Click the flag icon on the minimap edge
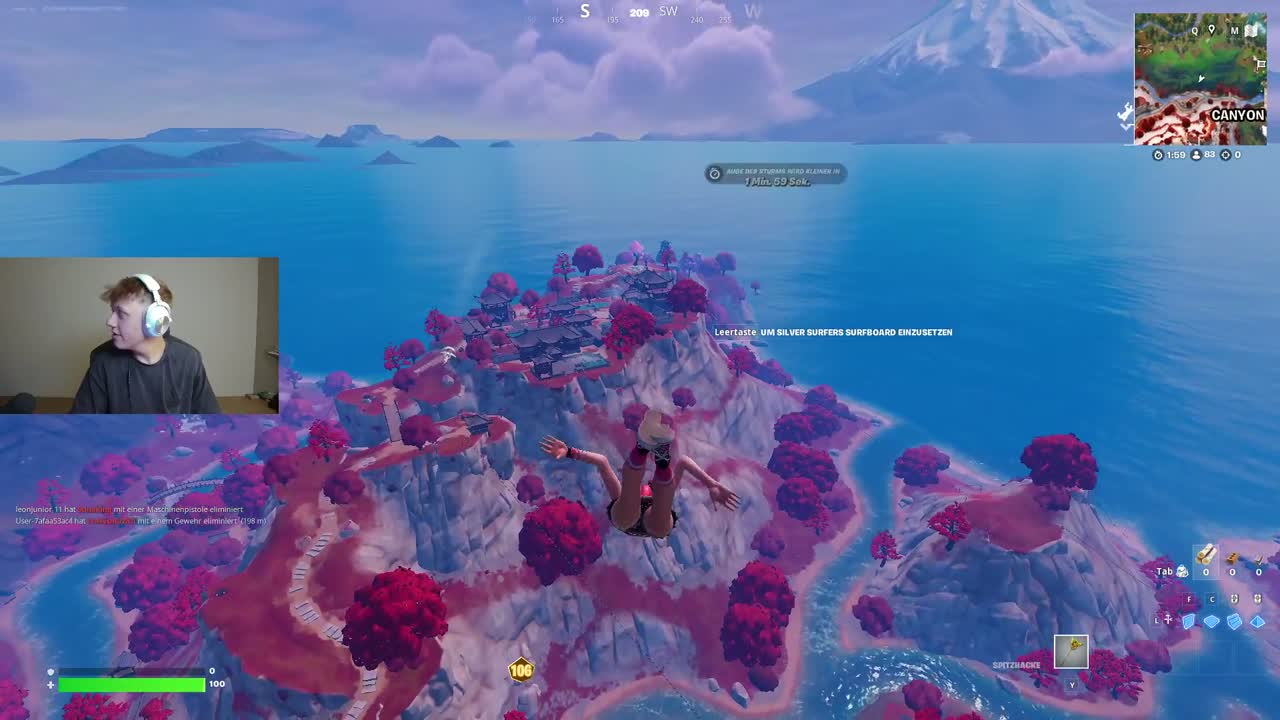This screenshot has width=1280, height=720. click(x=1261, y=66)
